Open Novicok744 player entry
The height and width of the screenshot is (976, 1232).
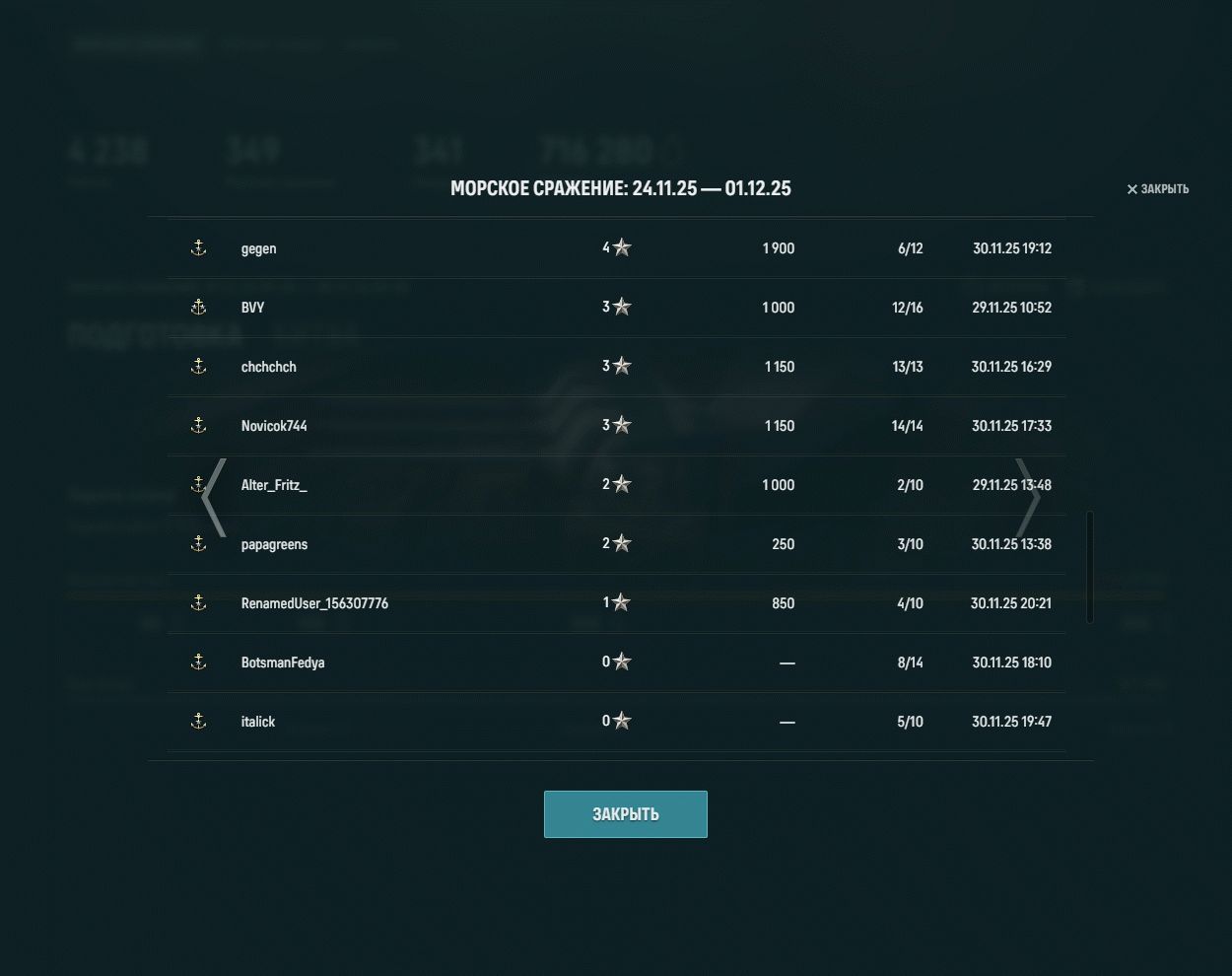click(x=274, y=426)
